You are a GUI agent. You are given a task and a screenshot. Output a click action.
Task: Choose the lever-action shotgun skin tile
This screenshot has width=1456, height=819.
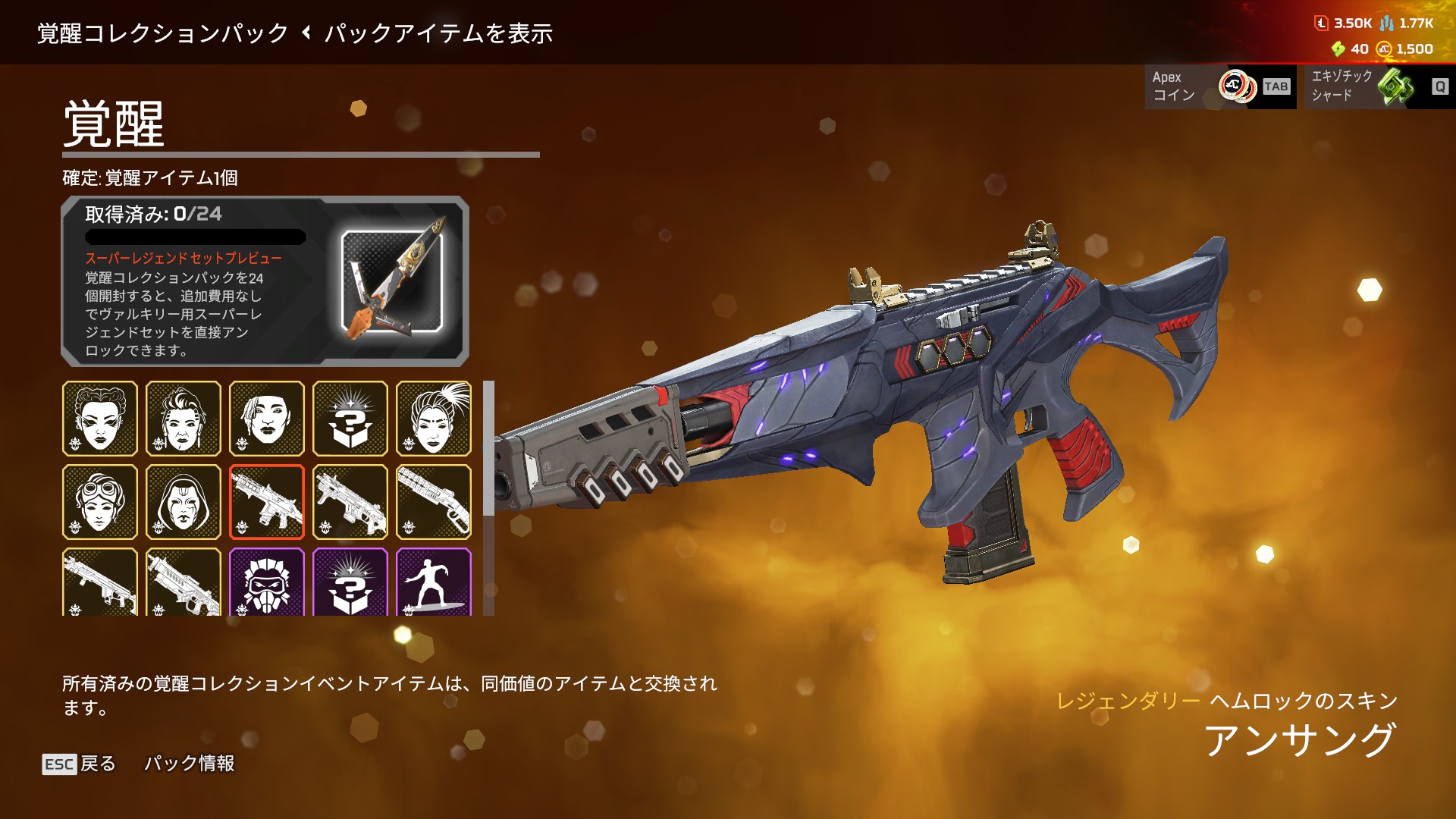tap(434, 502)
